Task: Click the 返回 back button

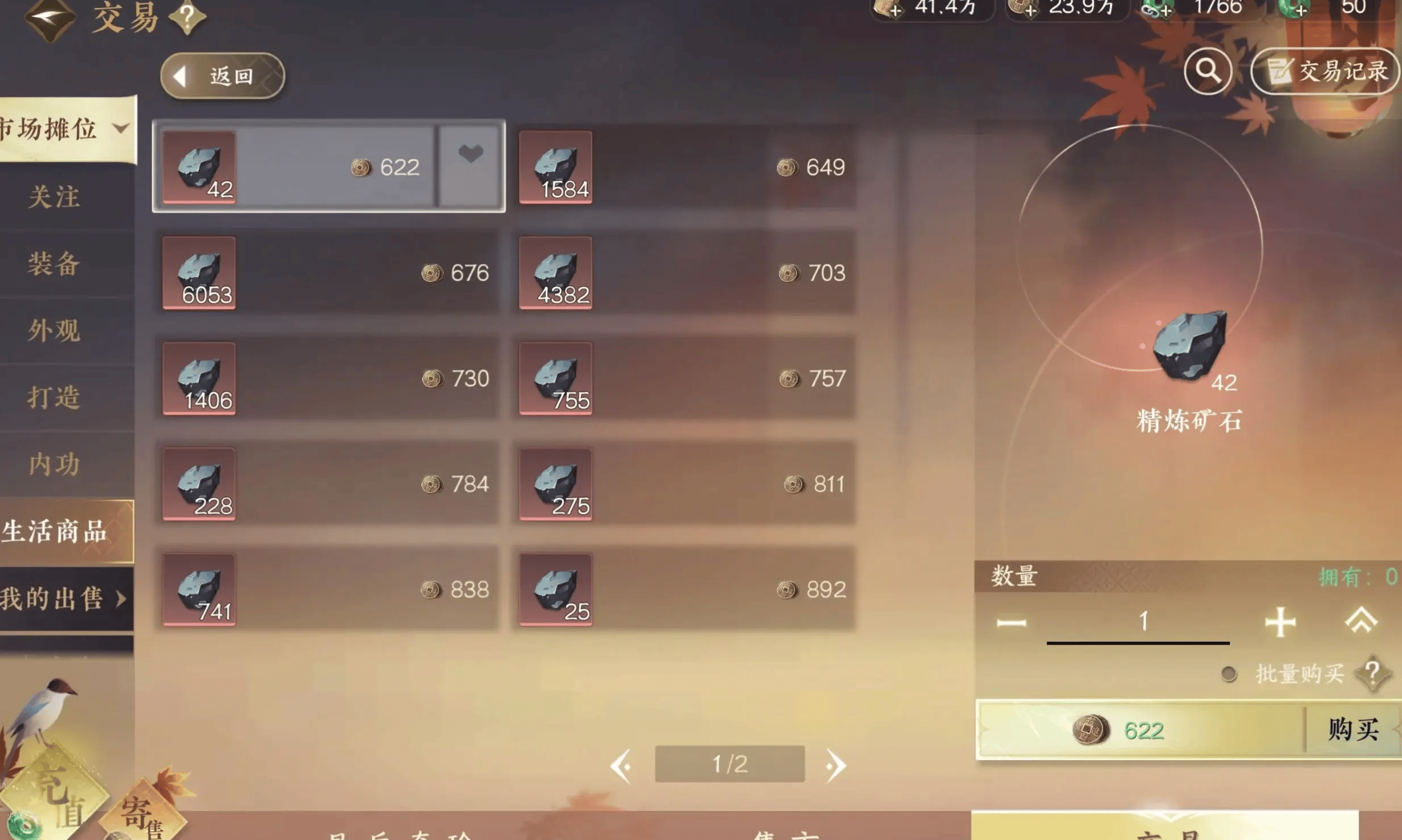Action: [x=222, y=76]
